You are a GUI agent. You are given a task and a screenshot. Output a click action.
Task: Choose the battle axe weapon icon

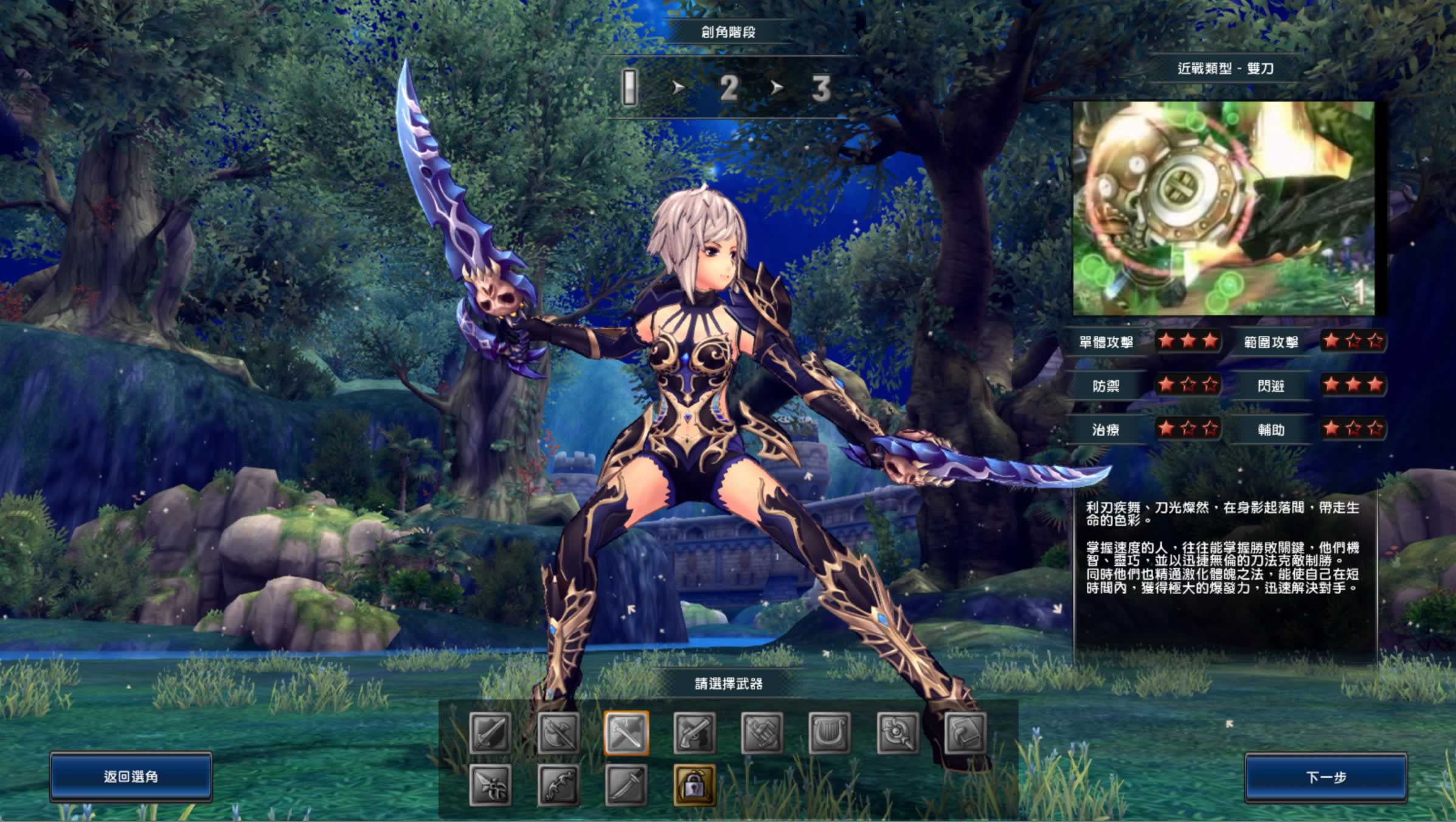tap(558, 733)
